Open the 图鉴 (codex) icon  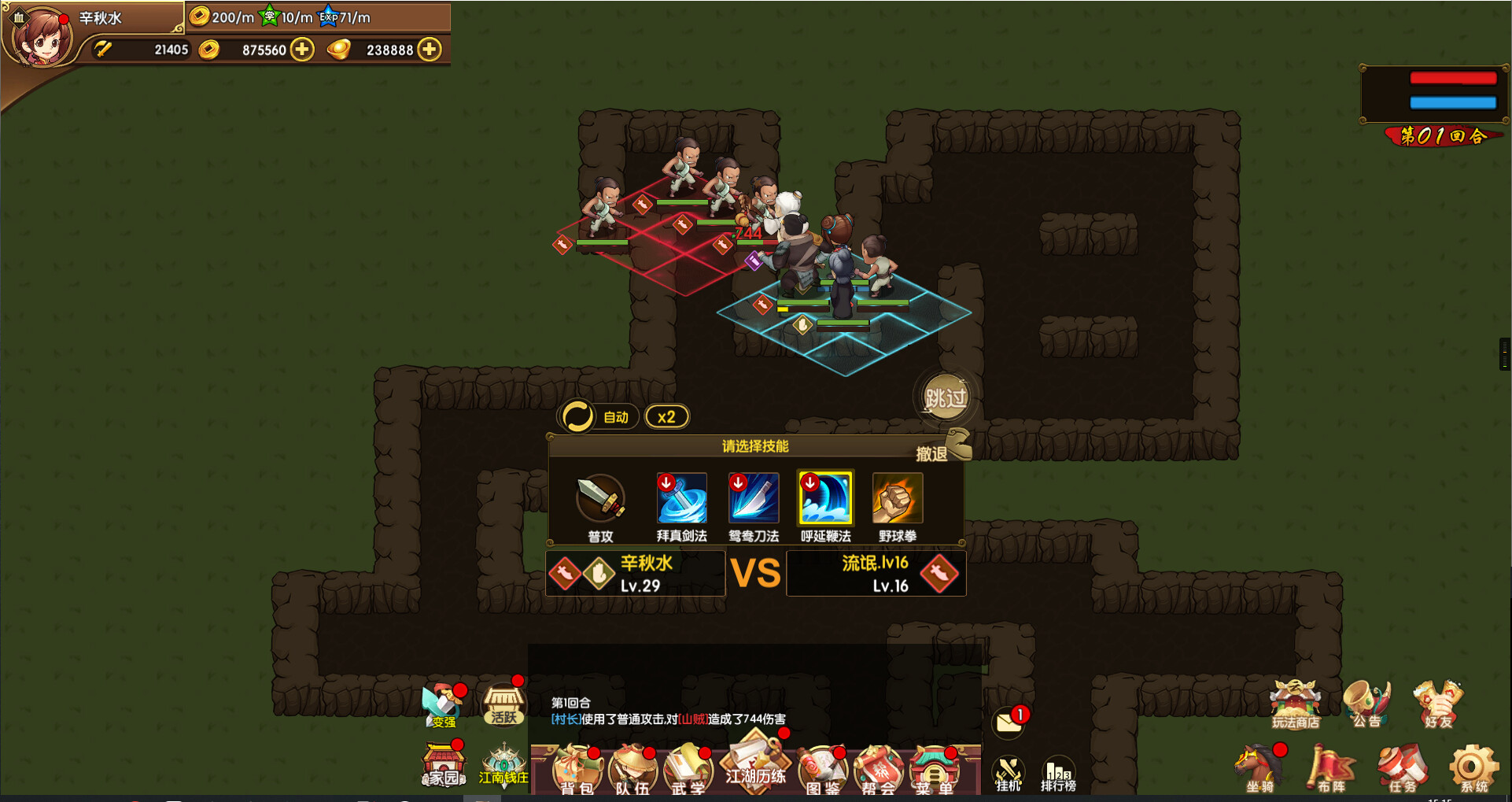(x=822, y=767)
